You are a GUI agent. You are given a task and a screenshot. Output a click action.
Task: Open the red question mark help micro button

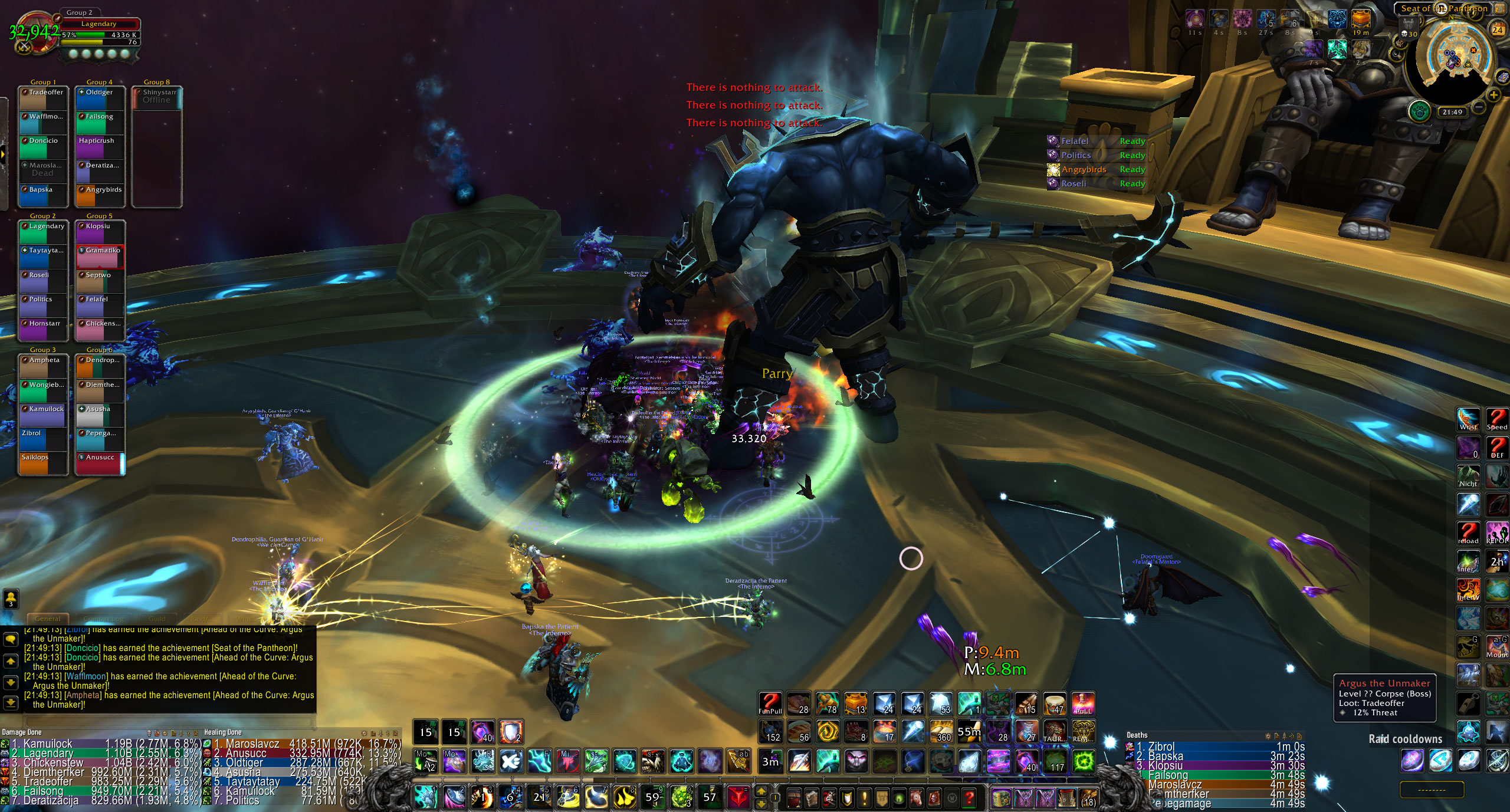(x=969, y=798)
